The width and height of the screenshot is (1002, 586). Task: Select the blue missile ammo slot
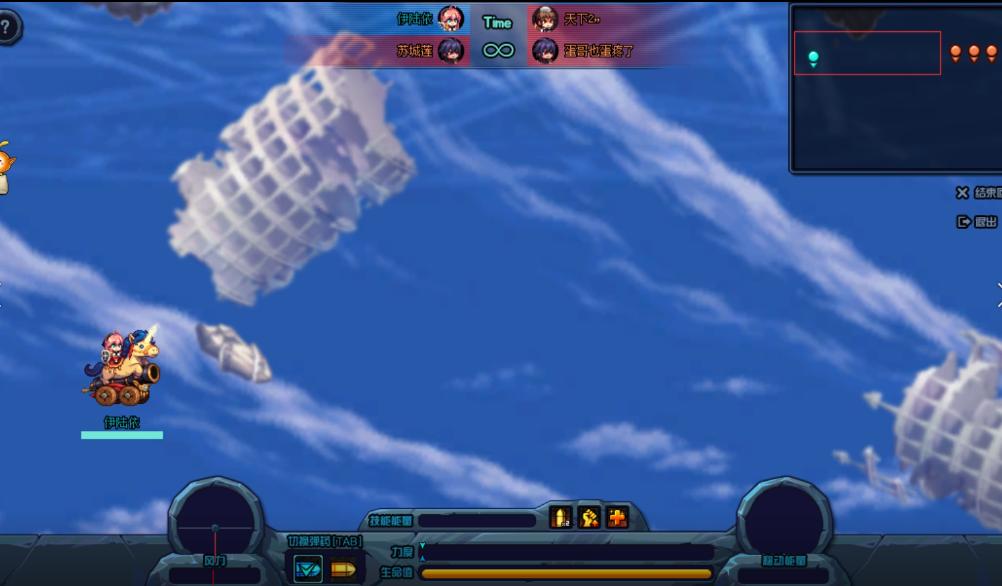click(308, 569)
